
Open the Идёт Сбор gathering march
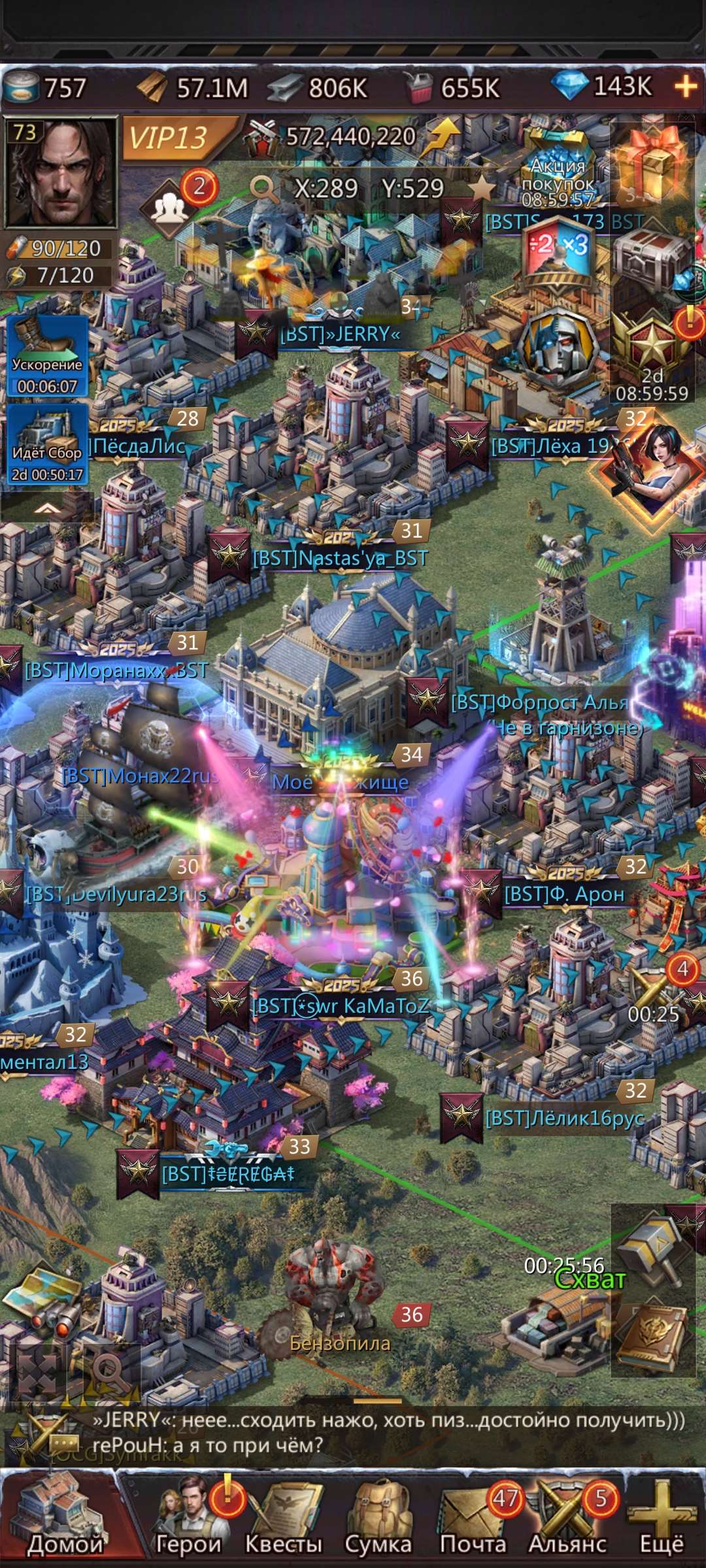pyautogui.click(x=47, y=444)
